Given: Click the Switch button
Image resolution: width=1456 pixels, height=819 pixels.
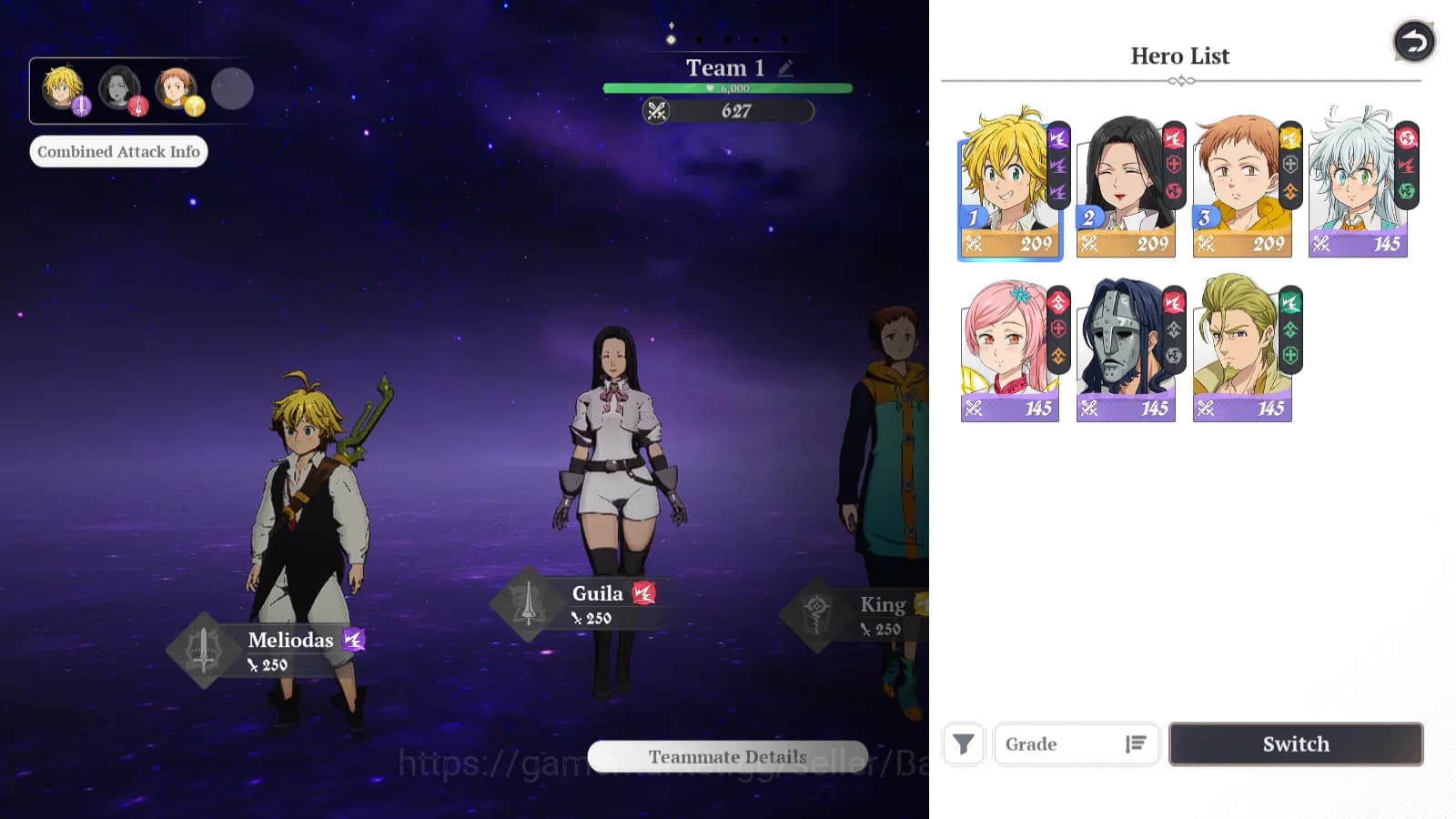Looking at the screenshot, I should (x=1295, y=744).
